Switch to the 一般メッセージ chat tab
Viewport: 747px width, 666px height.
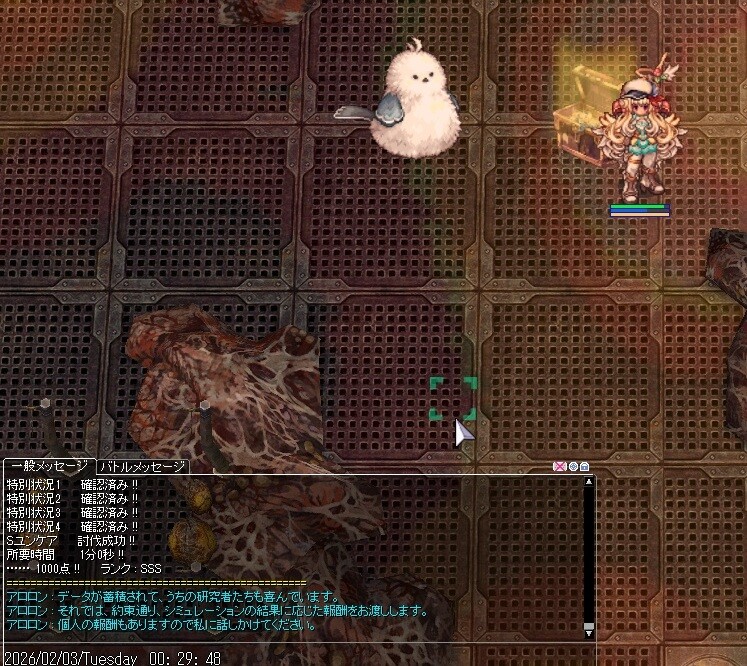[49, 466]
